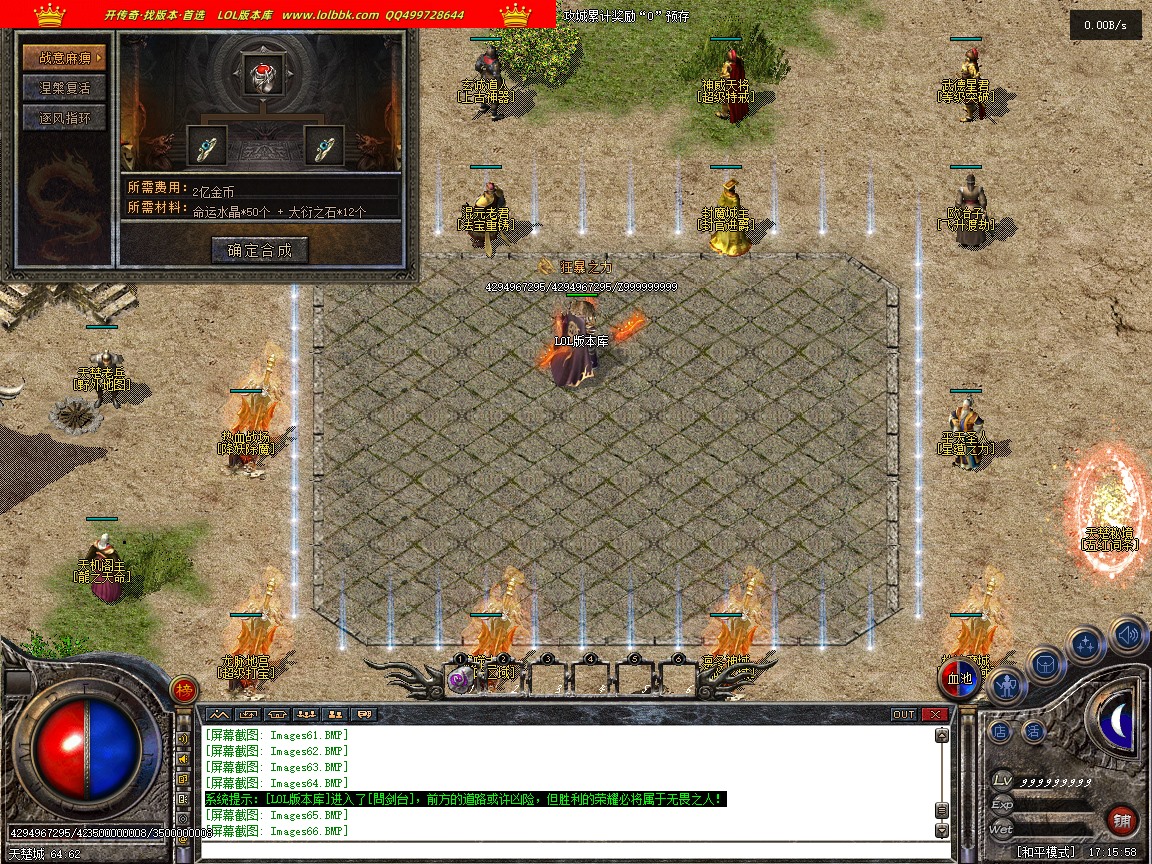Screen dimensions: 1152x864
Task: Open the 店 shop button
Action: click(1001, 732)
